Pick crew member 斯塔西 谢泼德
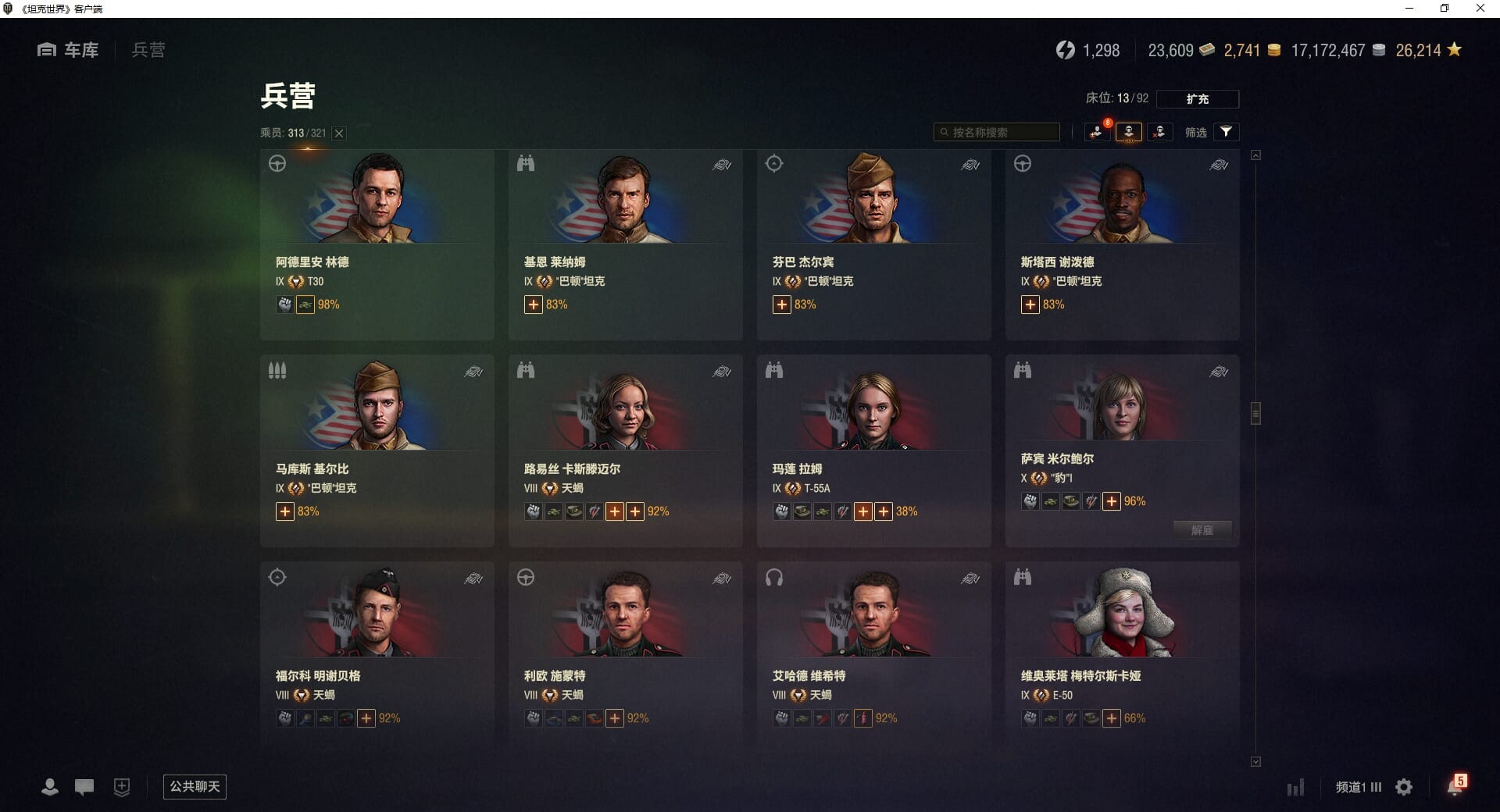This screenshot has width=1500, height=812. 1122,244
